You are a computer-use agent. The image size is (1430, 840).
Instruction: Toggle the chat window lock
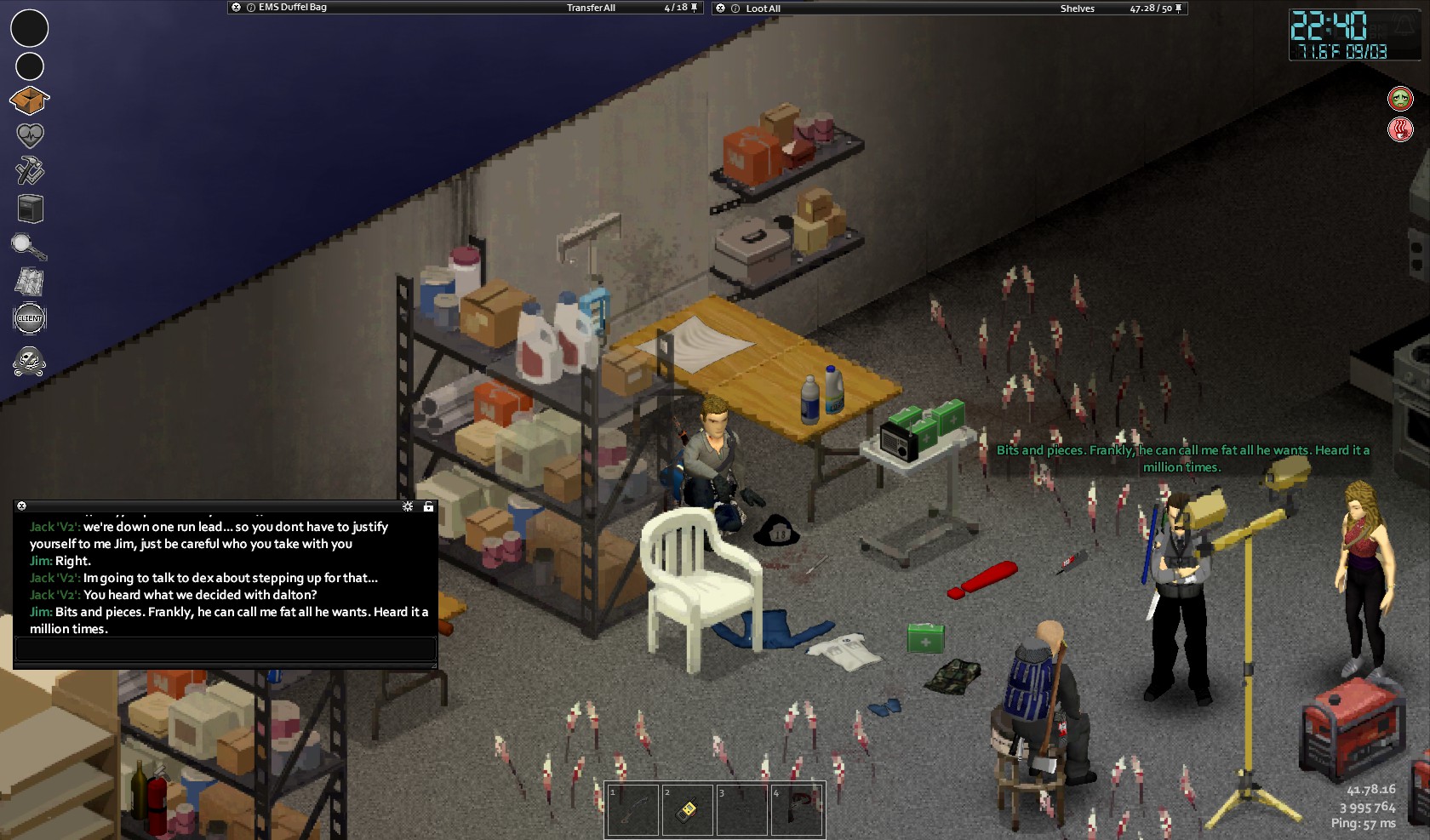click(x=428, y=506)
